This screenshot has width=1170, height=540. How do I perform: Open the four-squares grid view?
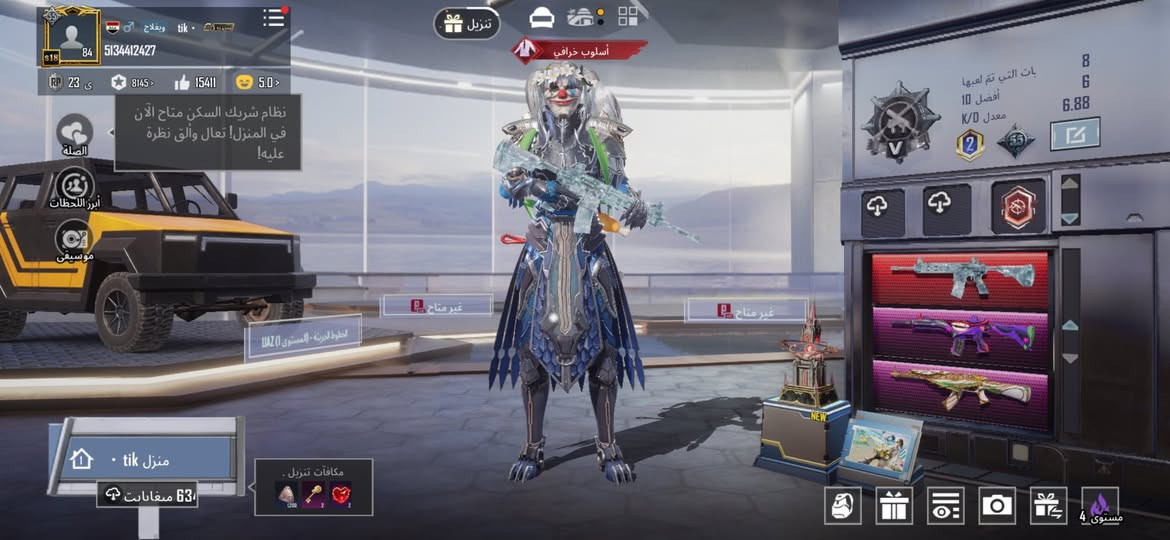[x=628, y=16]
